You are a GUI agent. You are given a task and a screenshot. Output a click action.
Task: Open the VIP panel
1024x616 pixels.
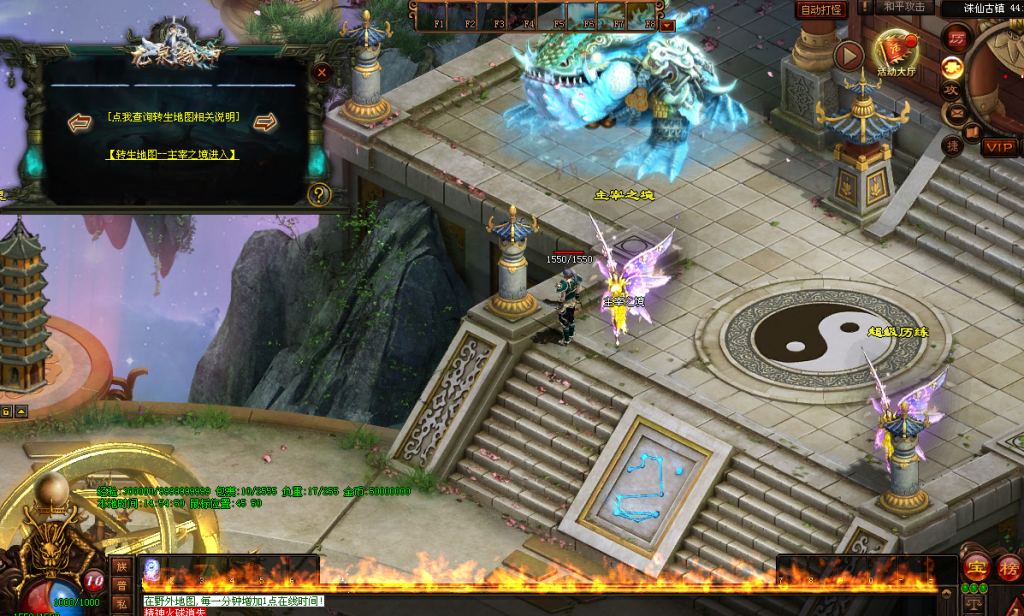click(x=999, y=147)
